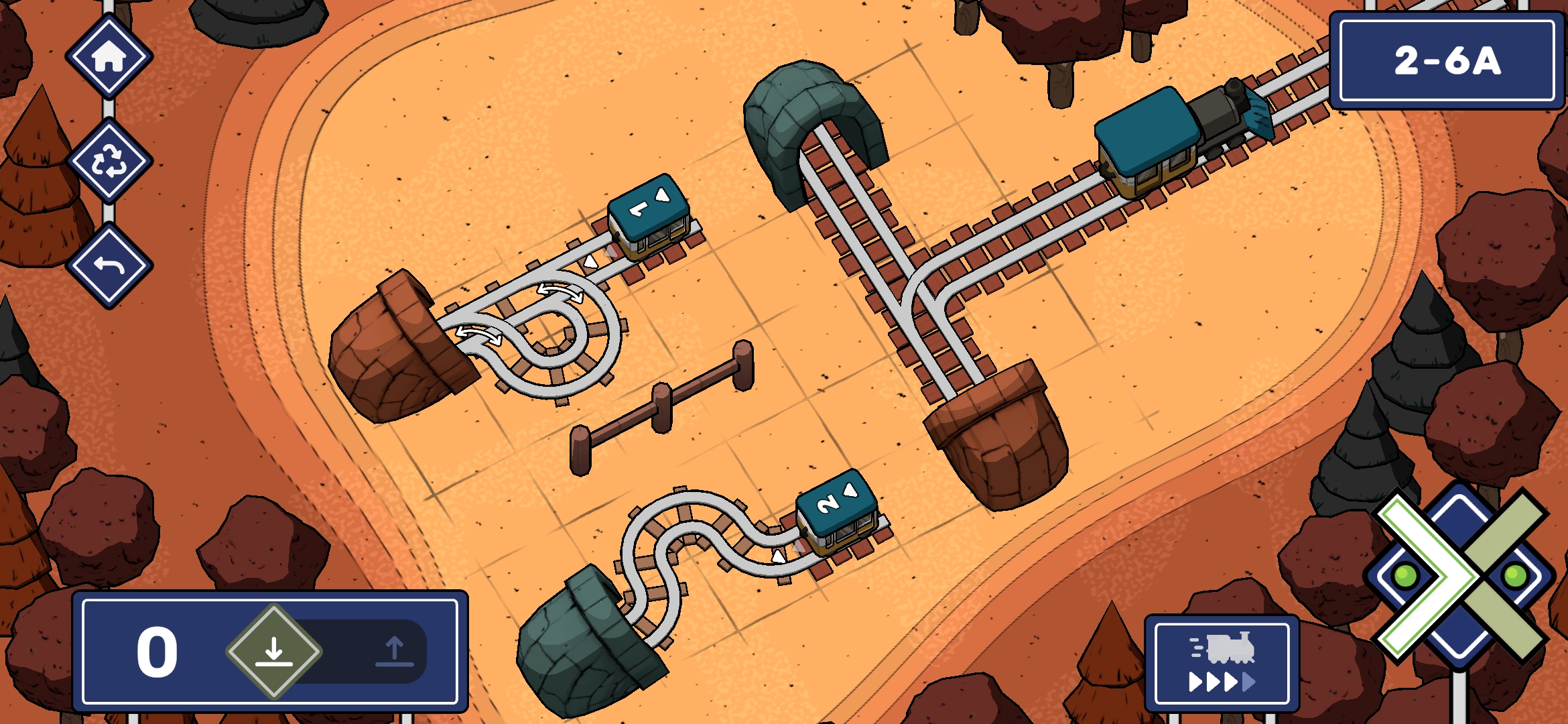Switch to the upload arrow mode
1568x724 pixels.
tap(394, 652)
